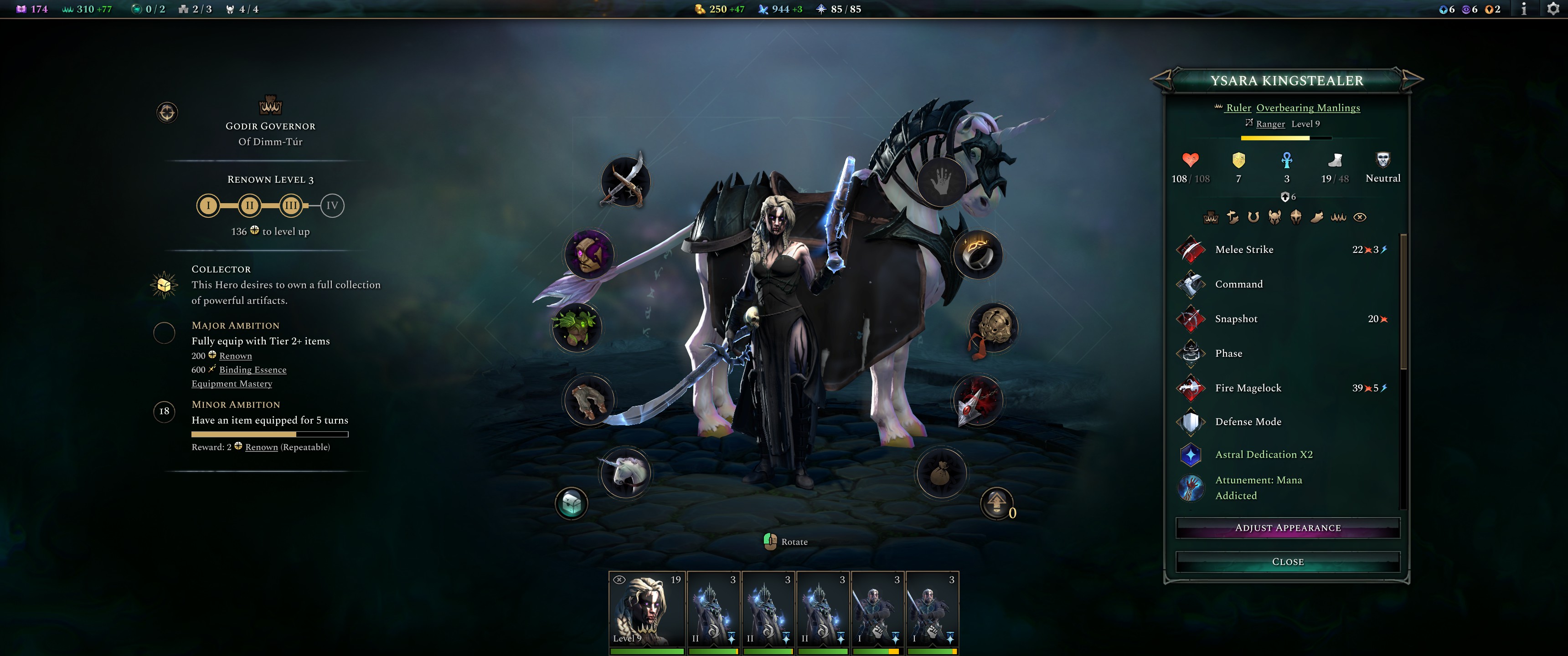Open the settings gear in top right
The height and width of the screenshot is (656, 1568).
click(x=1554, y=9)
